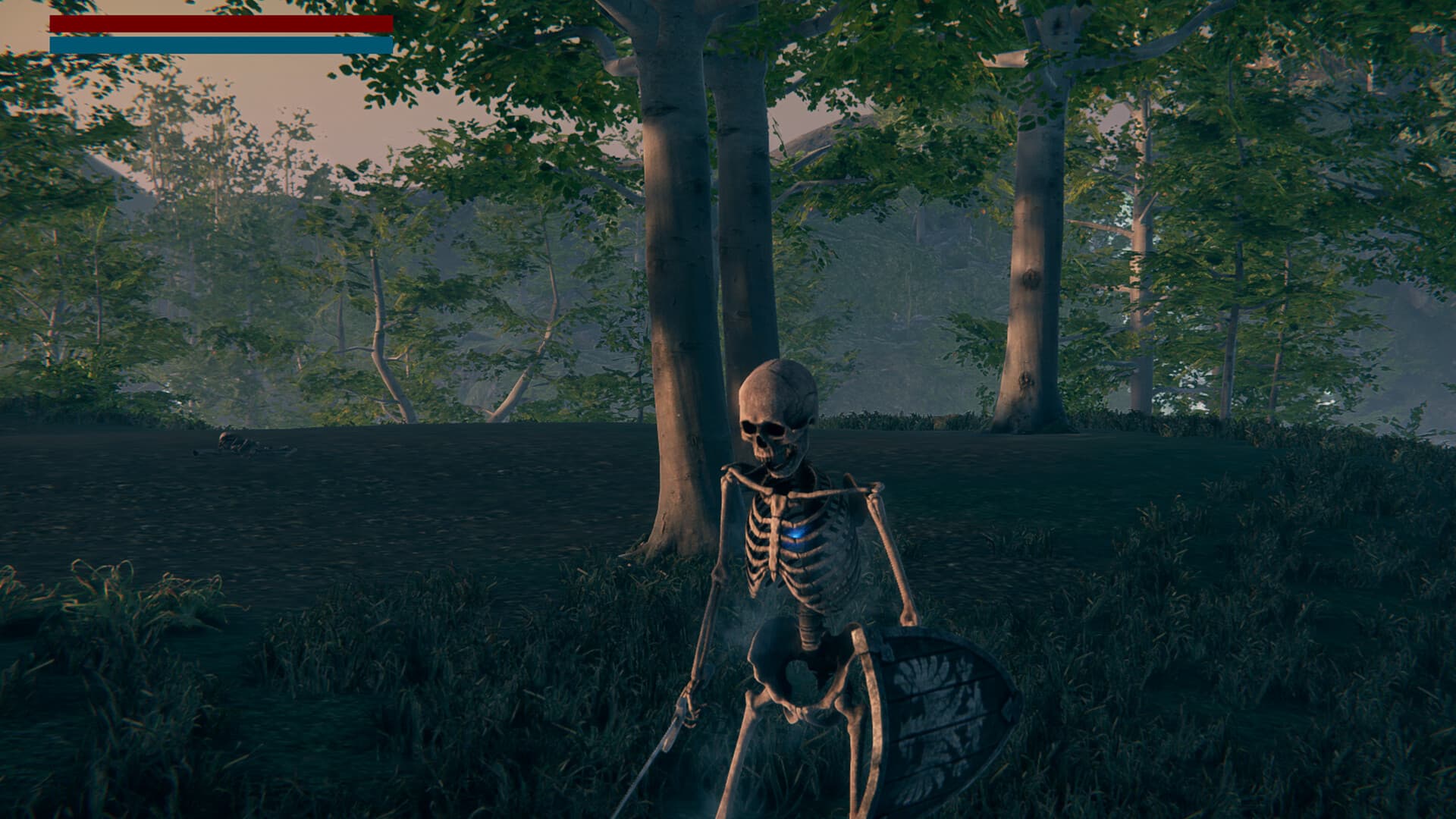
Task: Click the red health bar
Action: [x=220, y=24]
